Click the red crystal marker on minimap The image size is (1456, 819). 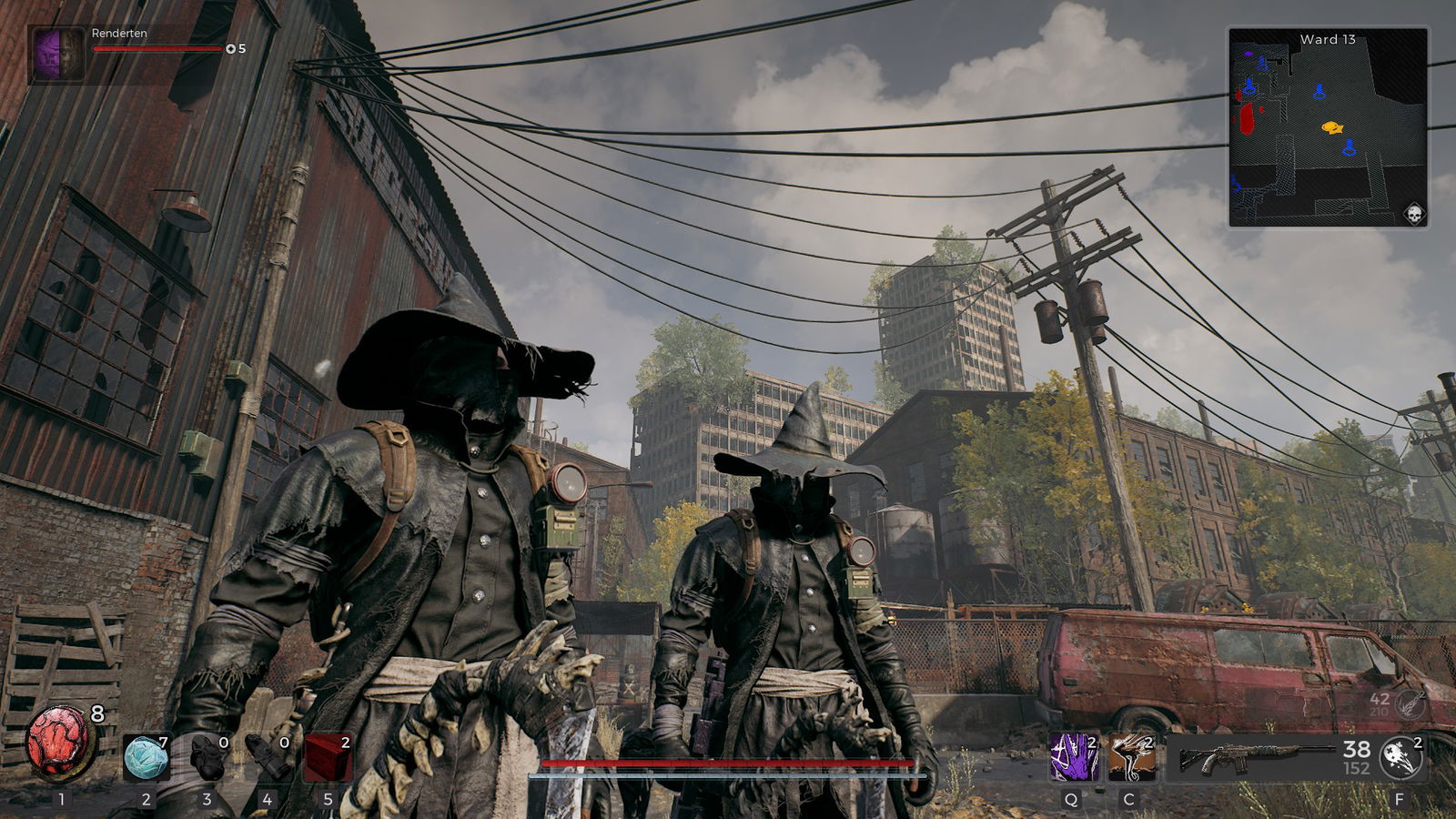coord(1247,118)
